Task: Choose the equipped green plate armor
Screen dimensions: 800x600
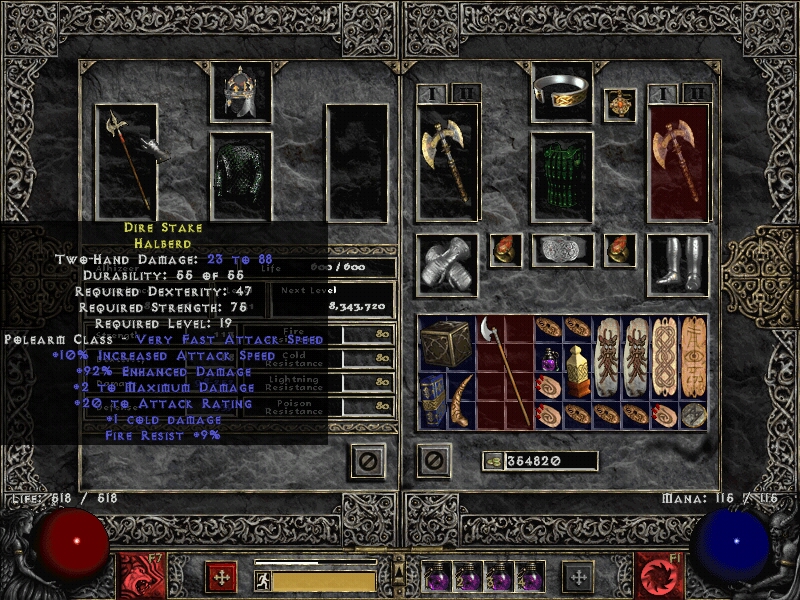Action: click(561, 177)
